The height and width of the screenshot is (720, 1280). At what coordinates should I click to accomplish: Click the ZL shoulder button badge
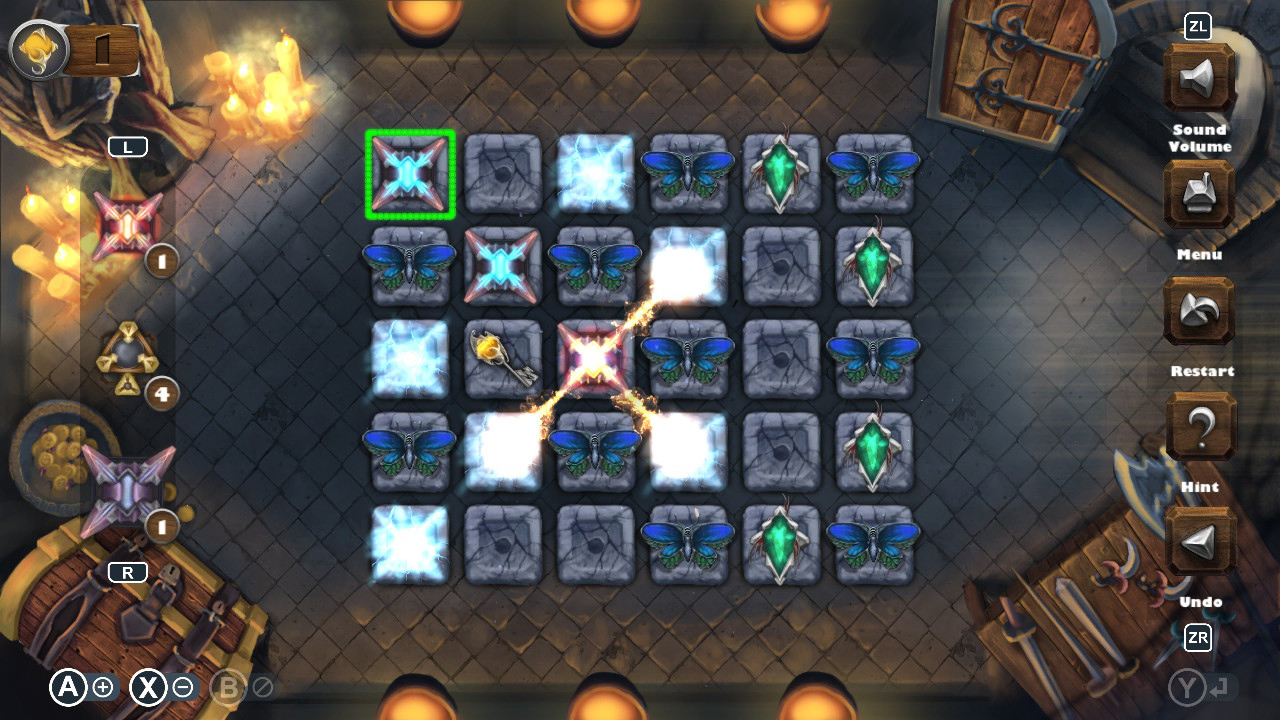1196,28
